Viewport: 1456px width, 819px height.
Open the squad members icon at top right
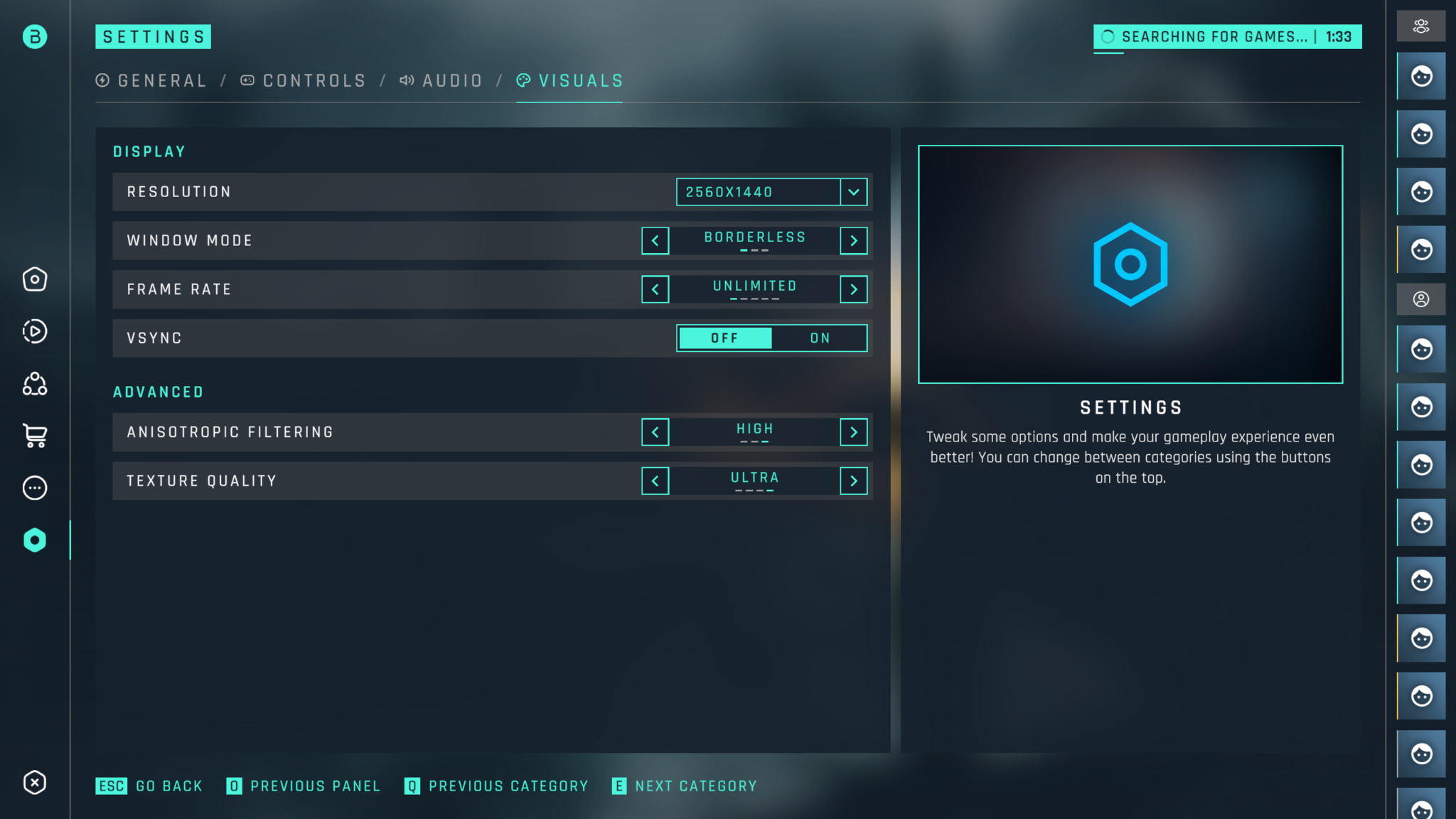[x=1421, y=26]
